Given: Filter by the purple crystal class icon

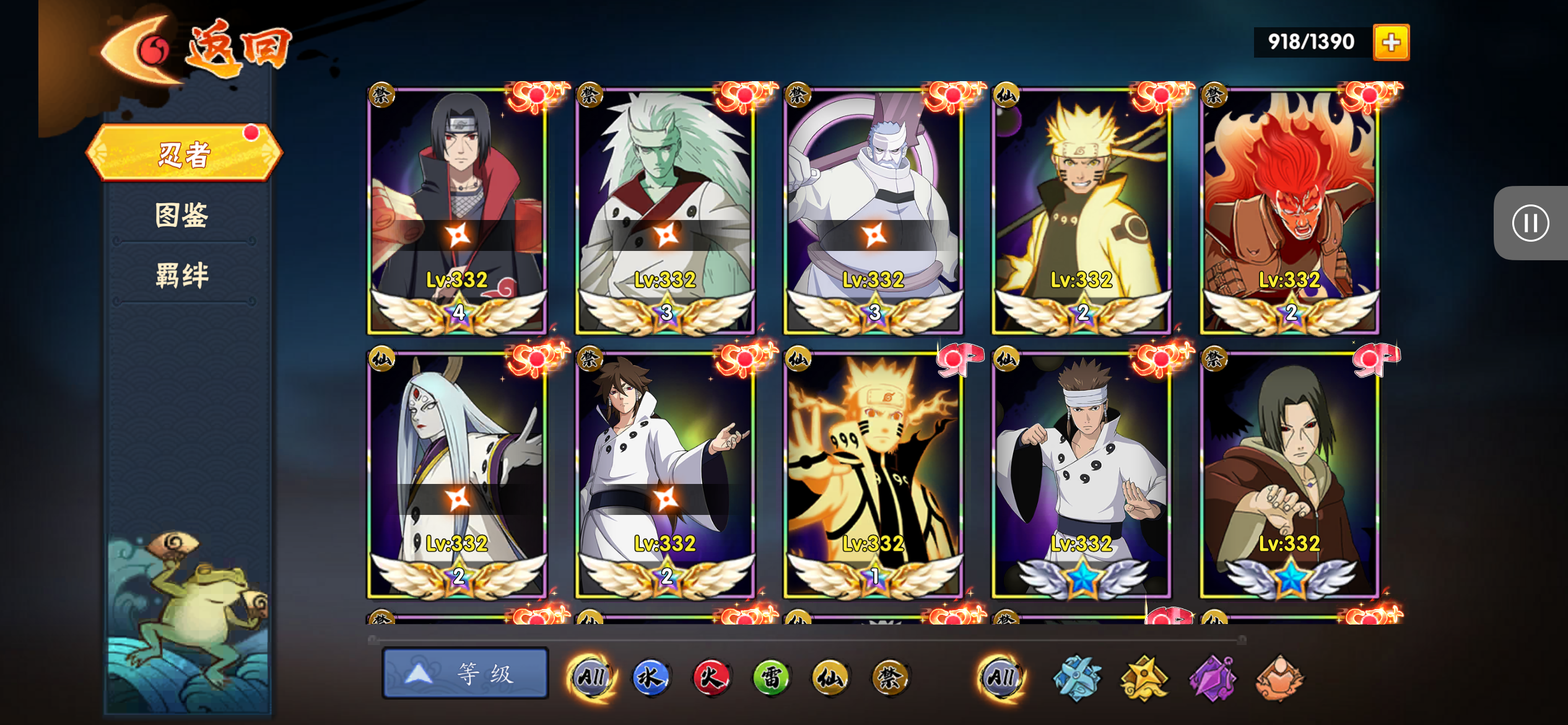Looking at the screenshot, I should coord(1212,679).
